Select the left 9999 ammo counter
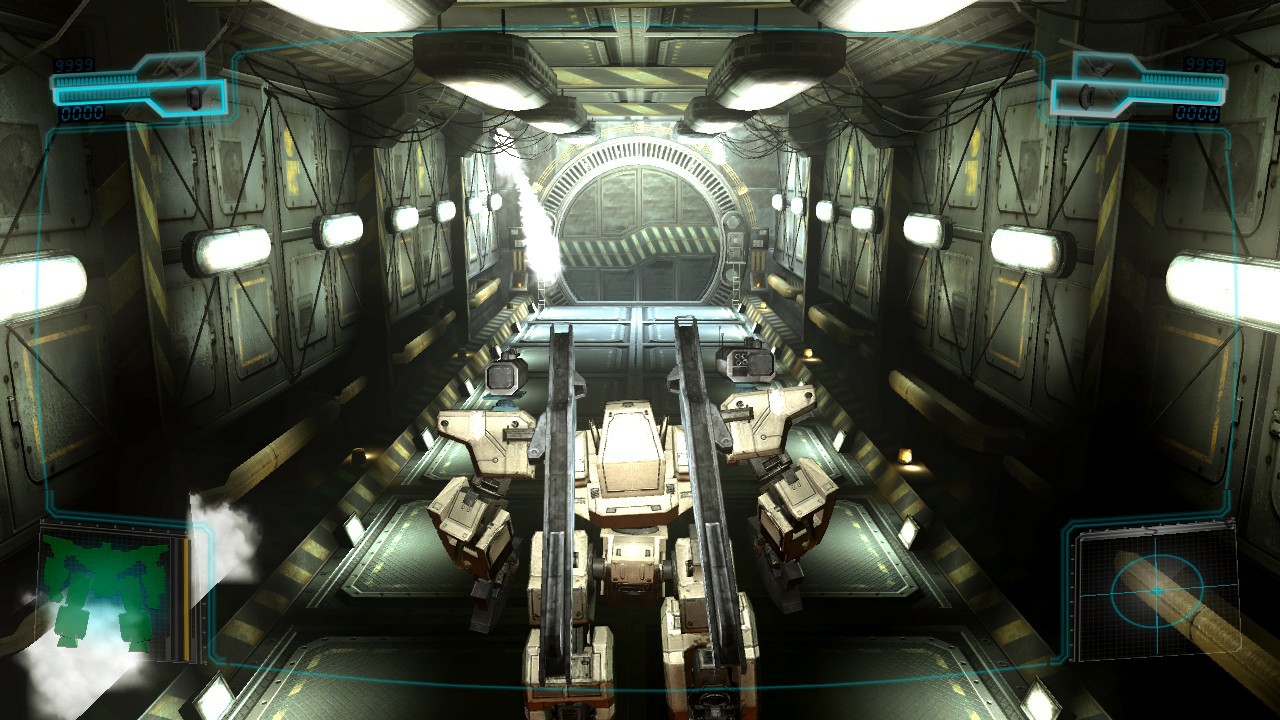1280x720 pixels. point(74,65)
